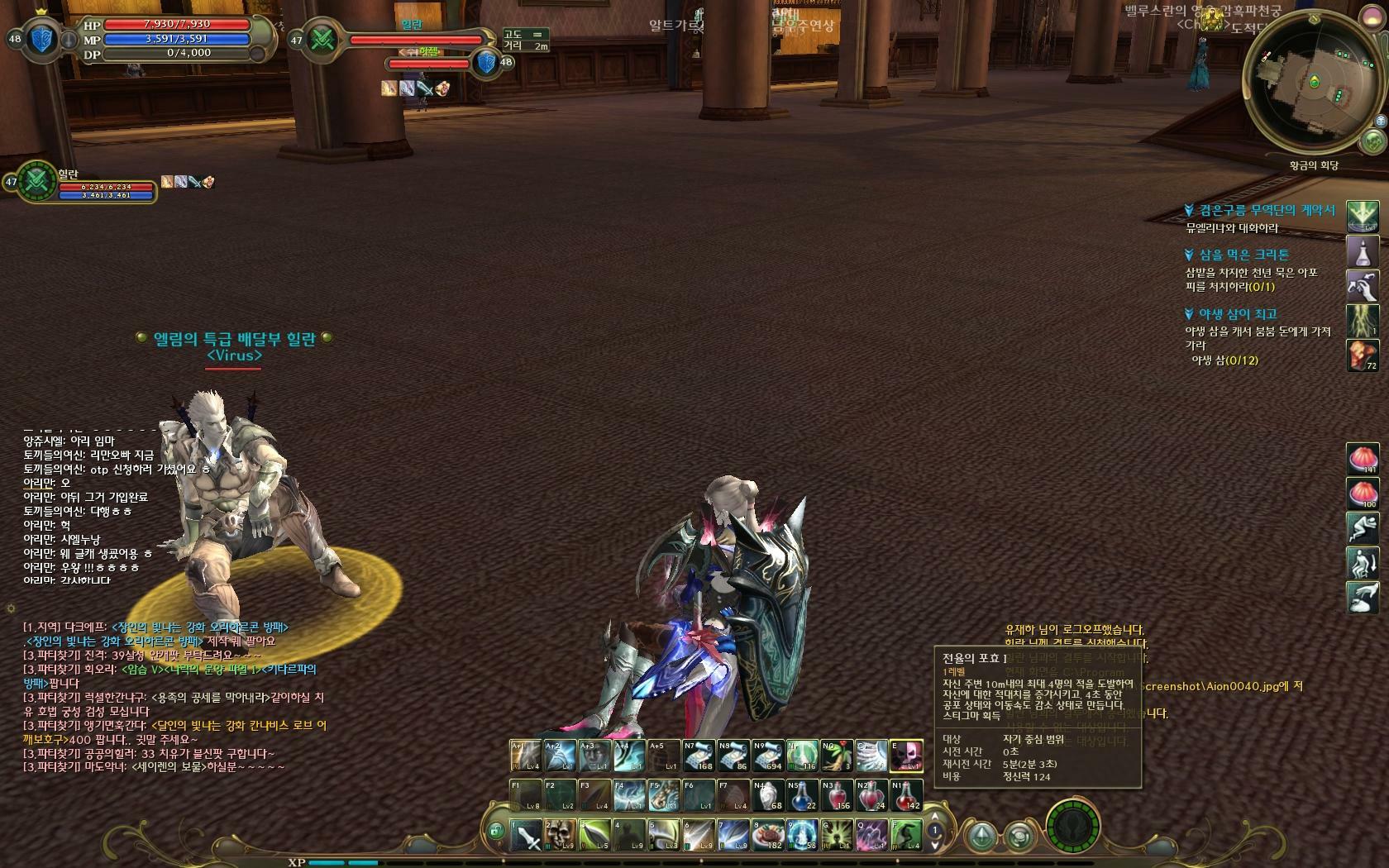Screen dimensions: 1389x868
Task: Click the large green circular emblem button
Action: pos(1072,827)
